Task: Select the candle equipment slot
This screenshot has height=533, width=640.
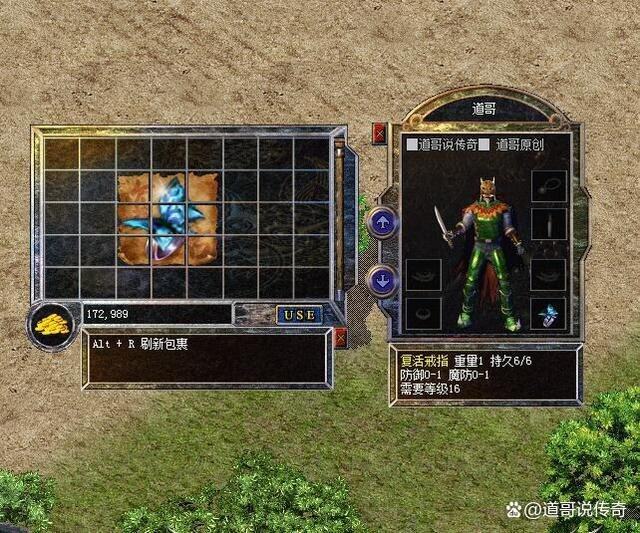Action: pyautogui.click(x=548, y=224)
